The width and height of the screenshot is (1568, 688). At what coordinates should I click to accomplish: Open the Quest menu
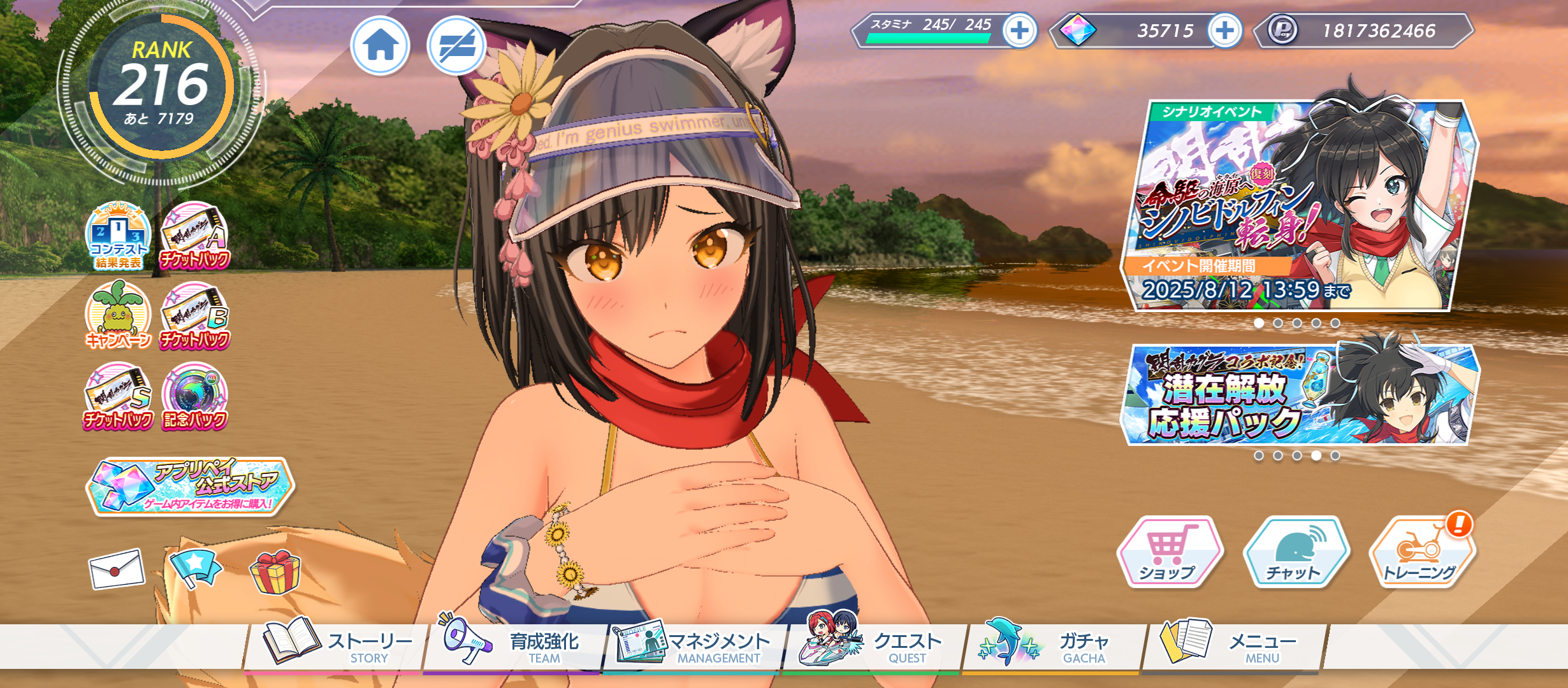click(875, 647)
